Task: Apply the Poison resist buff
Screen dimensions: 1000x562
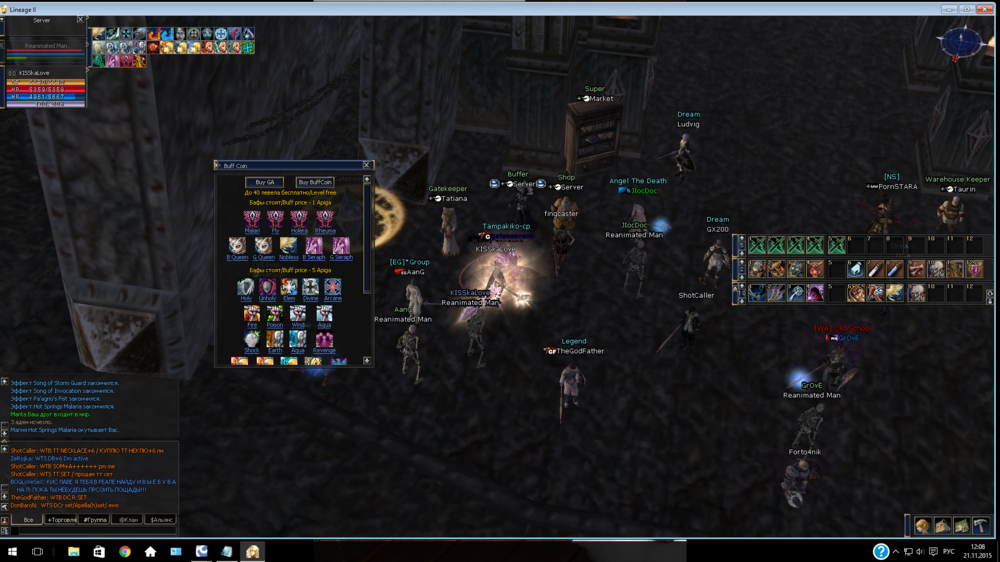Action: (275, 314)
